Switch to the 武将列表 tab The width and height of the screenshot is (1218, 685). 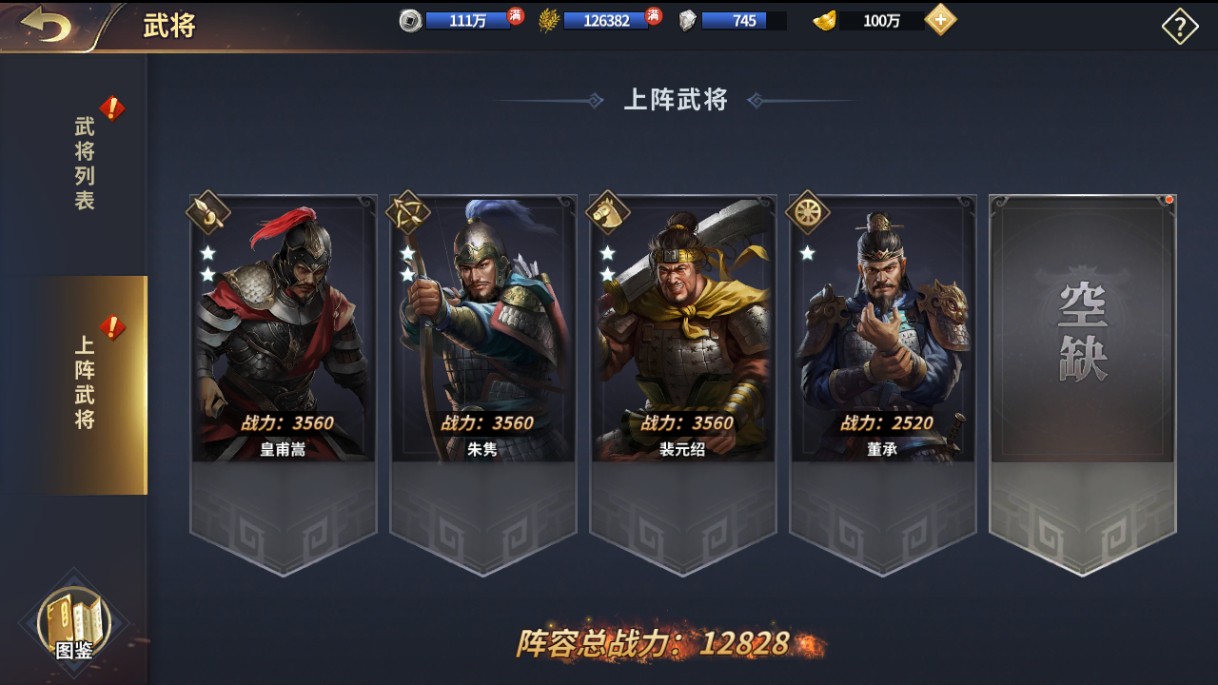coord(85,163)
